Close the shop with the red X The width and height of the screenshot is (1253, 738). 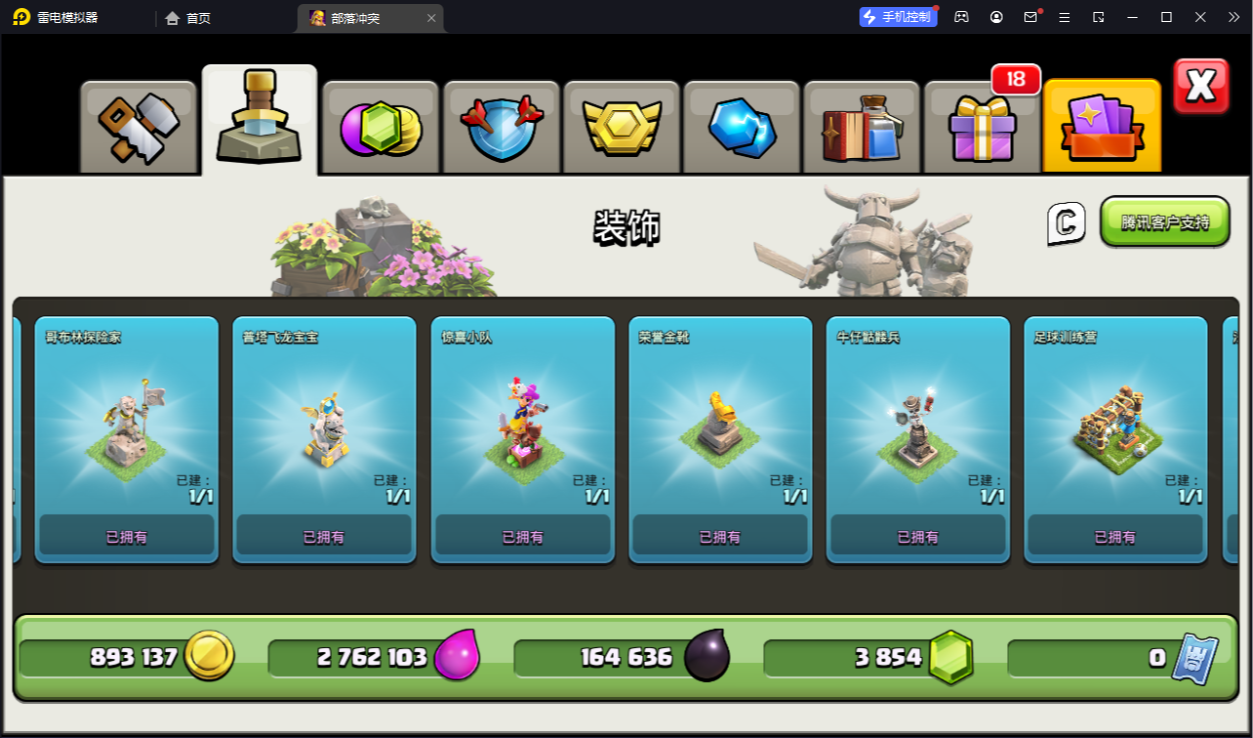click(1200, 87)
